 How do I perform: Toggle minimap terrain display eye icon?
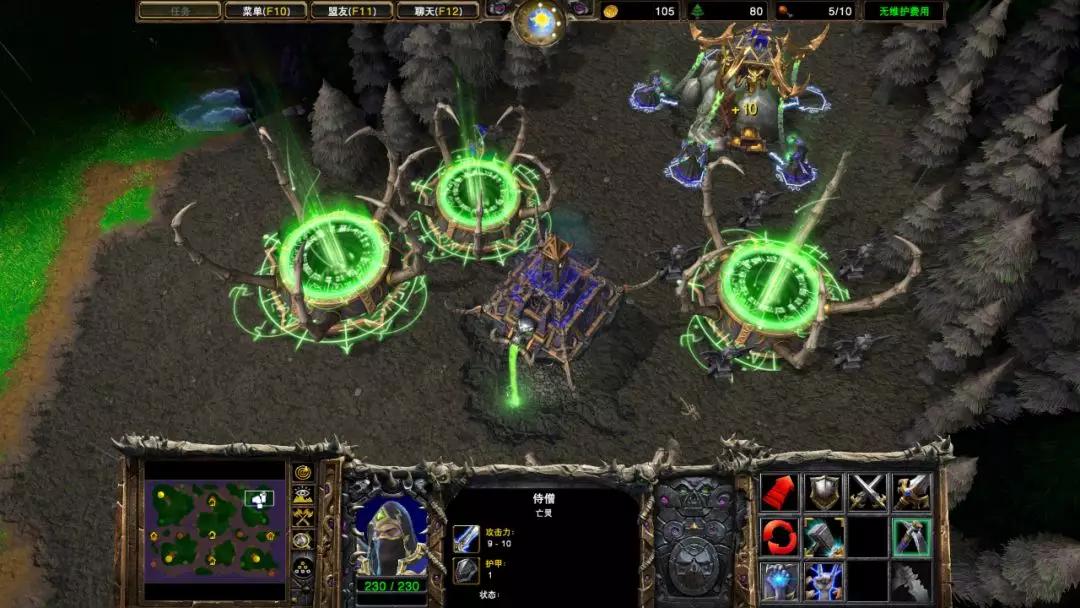coord(302,495)
